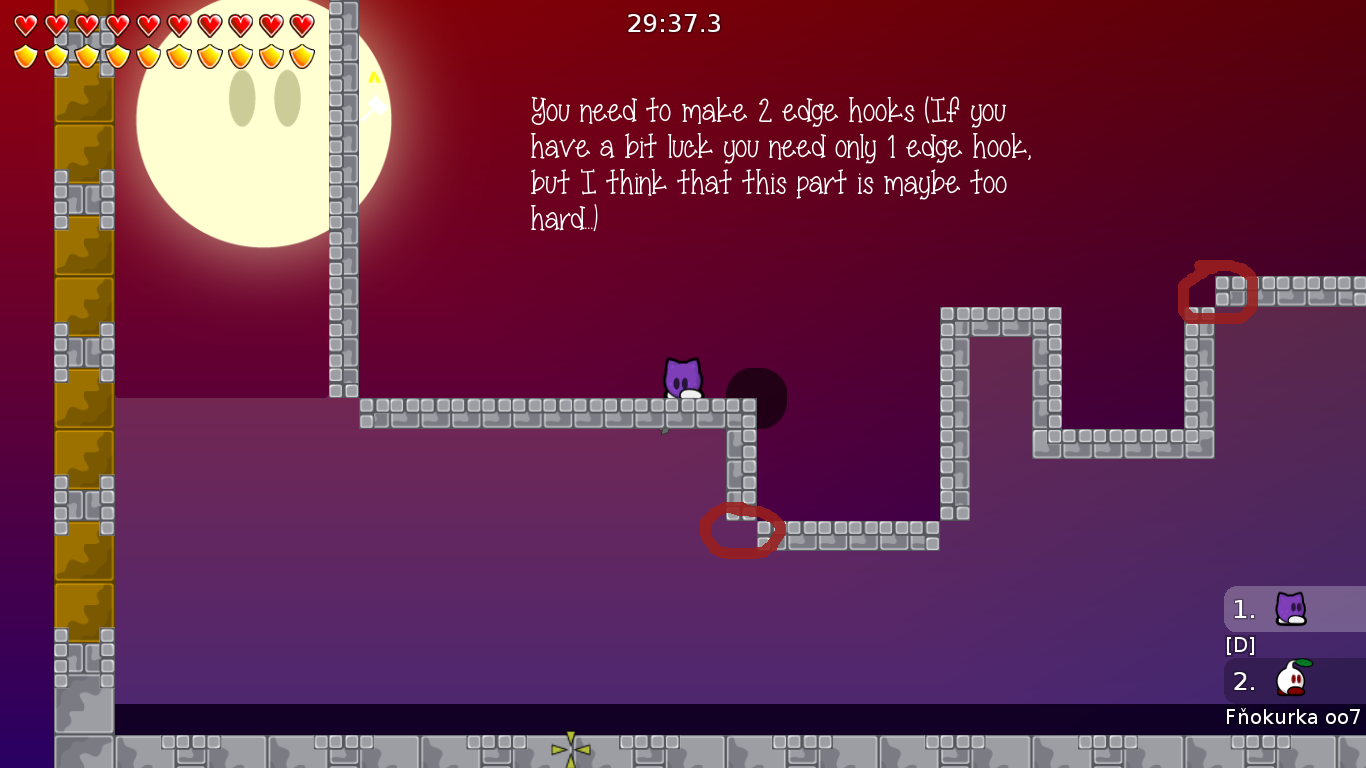Click the '1.' leaderboard rank label
Viewport: 1366px width, 768px height.
pyautogui.click(x=1243, y=609)
